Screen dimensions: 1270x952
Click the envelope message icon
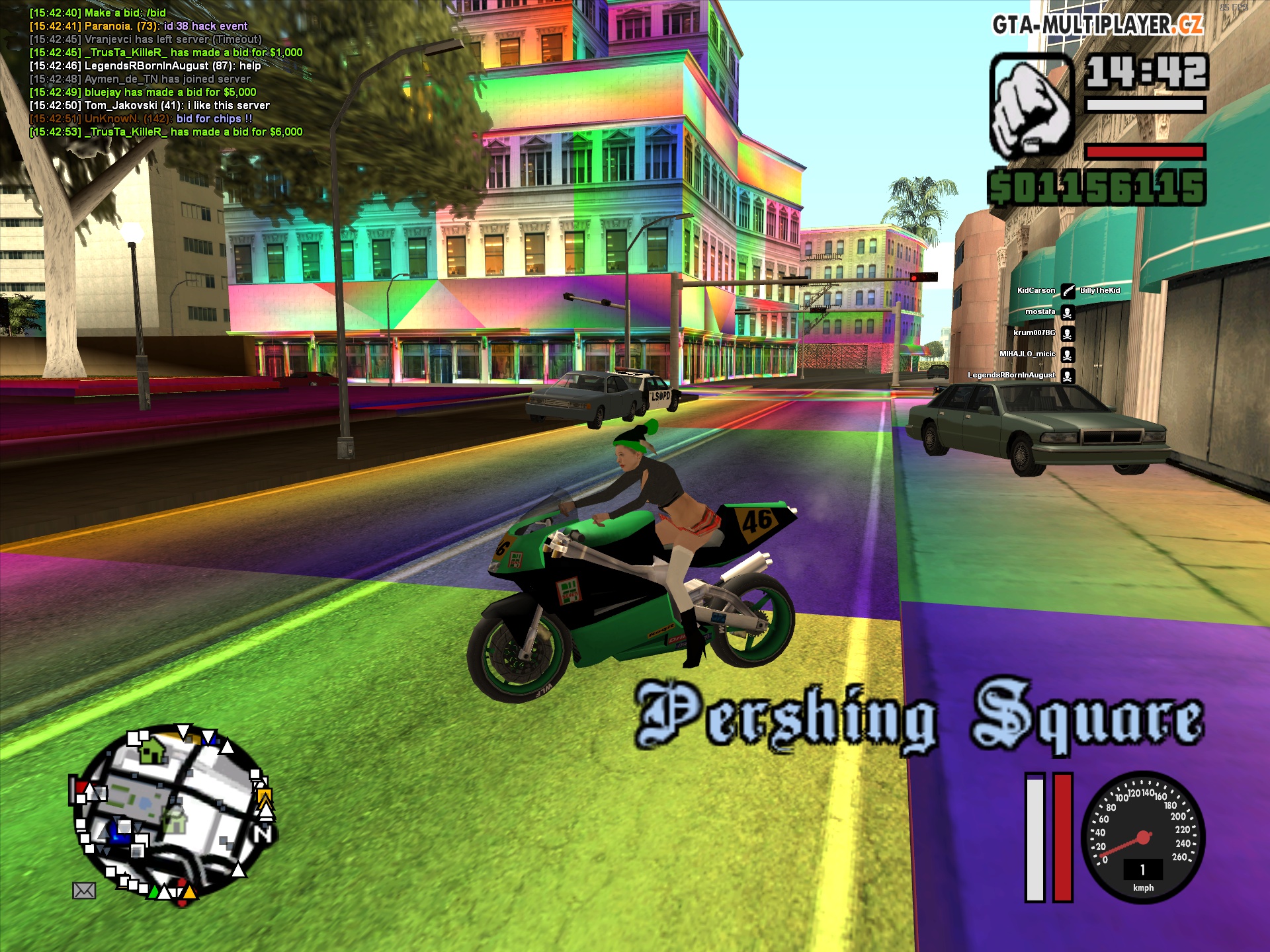(x=84, y=891)
